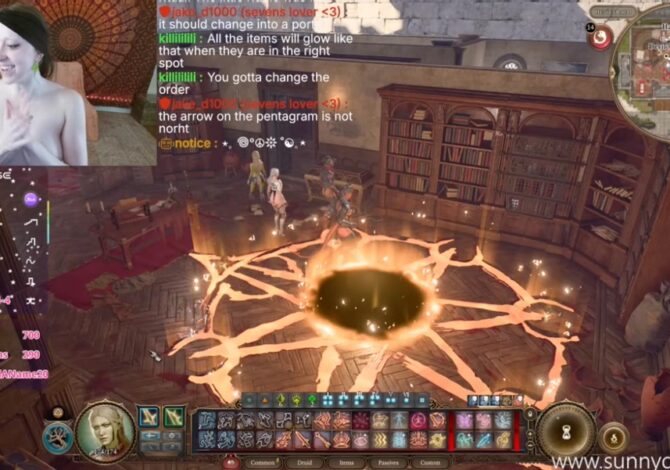The height and width of the screenshot is (470, 670).
Task: Select the melee weapon set icon
Action: pyautogui.click(x=149, y=417)
